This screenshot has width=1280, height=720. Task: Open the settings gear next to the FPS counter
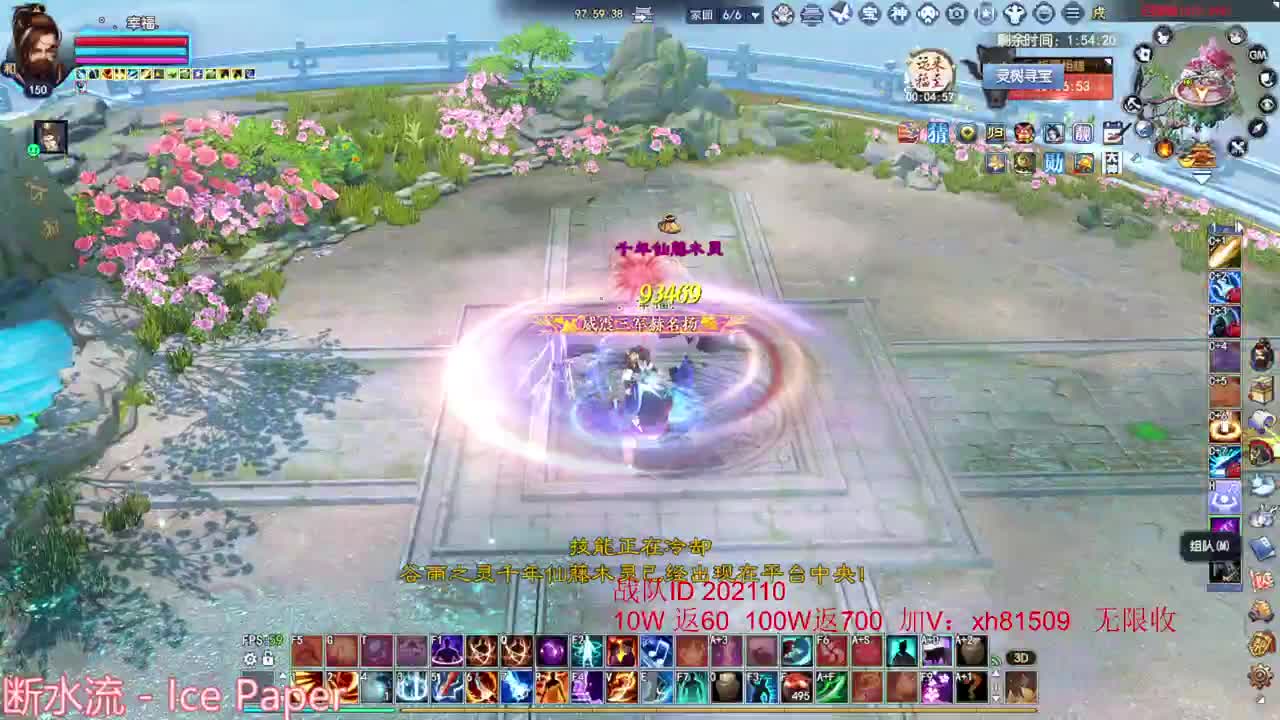coord(250,659)
